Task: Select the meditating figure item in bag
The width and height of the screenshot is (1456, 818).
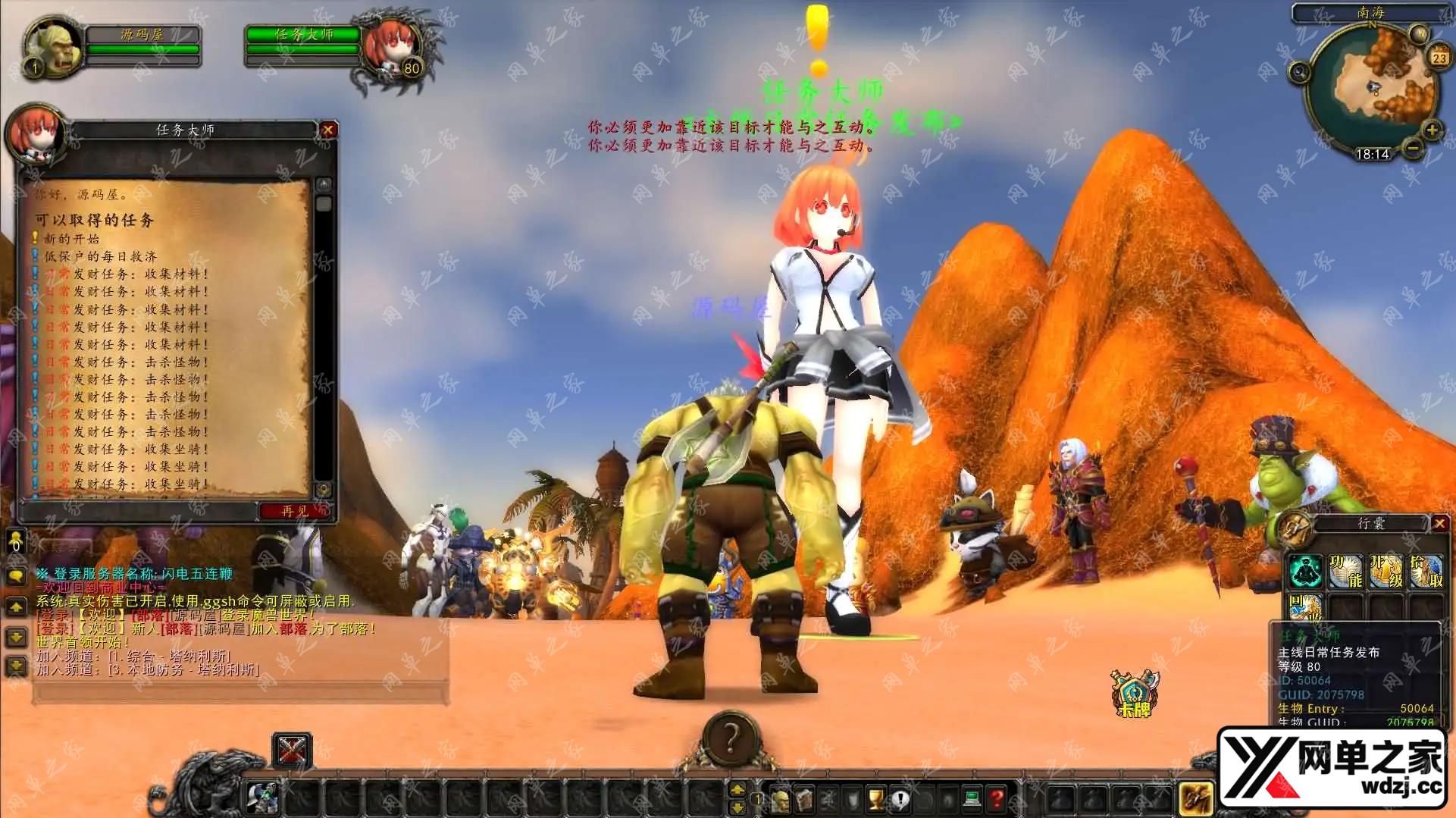Action: pyautogui.click(x=1307, y=572)
